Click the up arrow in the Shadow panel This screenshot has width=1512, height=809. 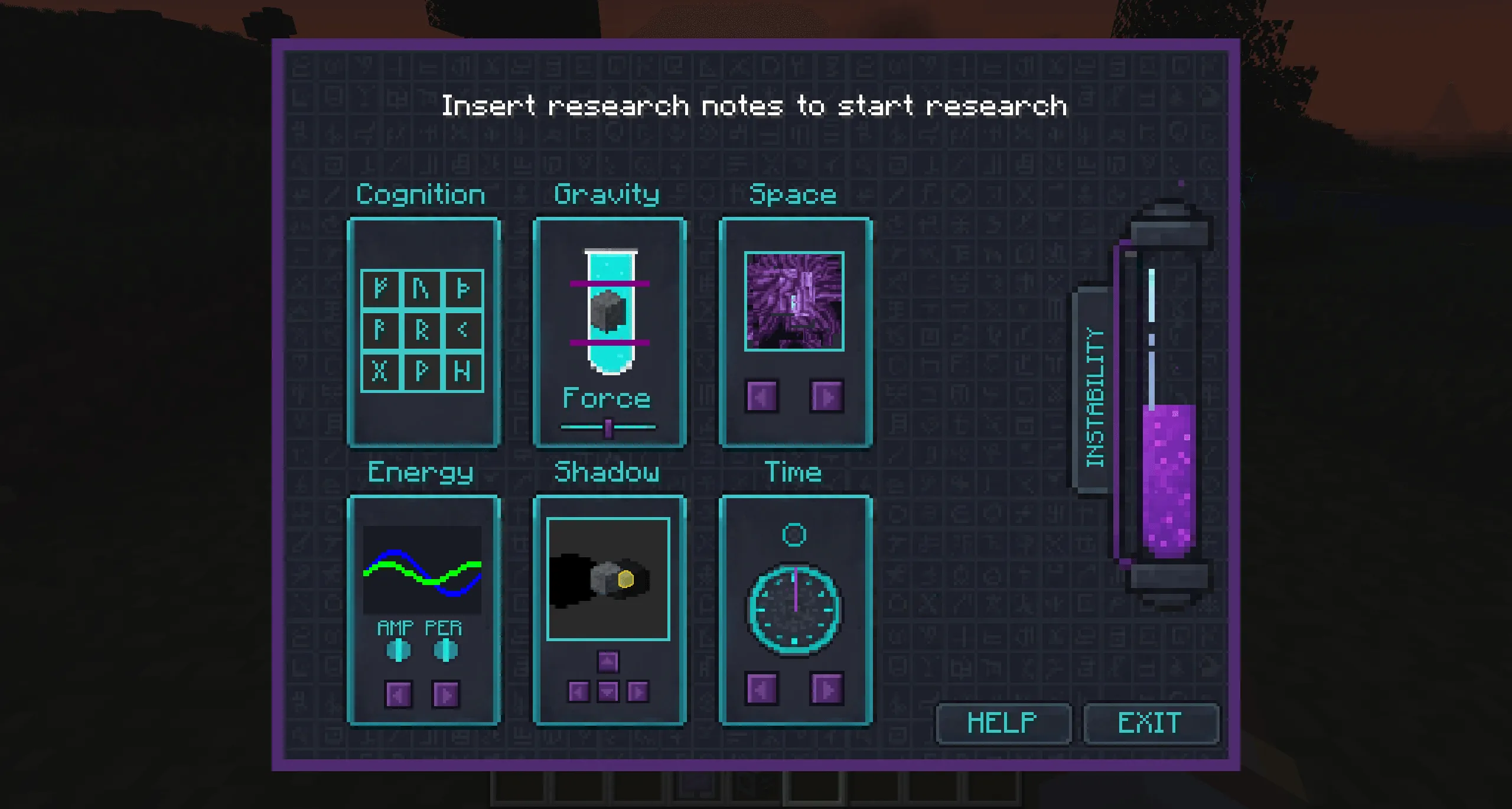click(608, 662)
